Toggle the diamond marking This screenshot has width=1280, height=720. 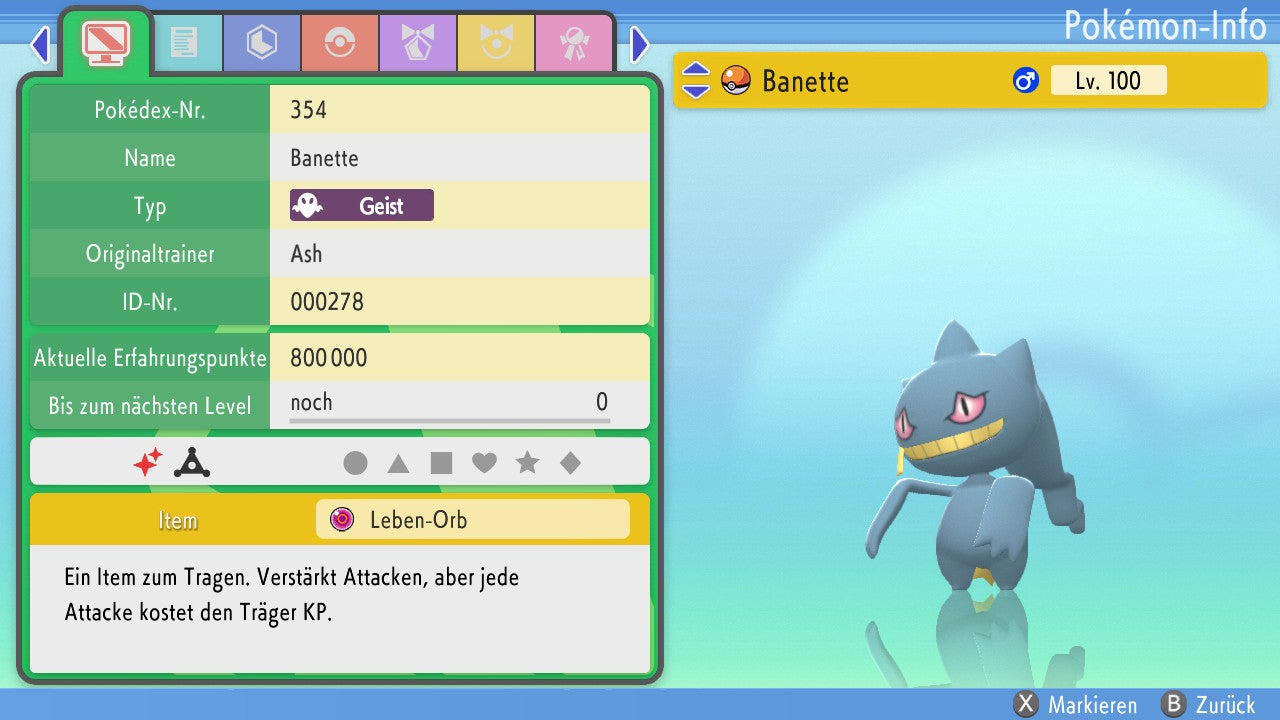(570, 463)
